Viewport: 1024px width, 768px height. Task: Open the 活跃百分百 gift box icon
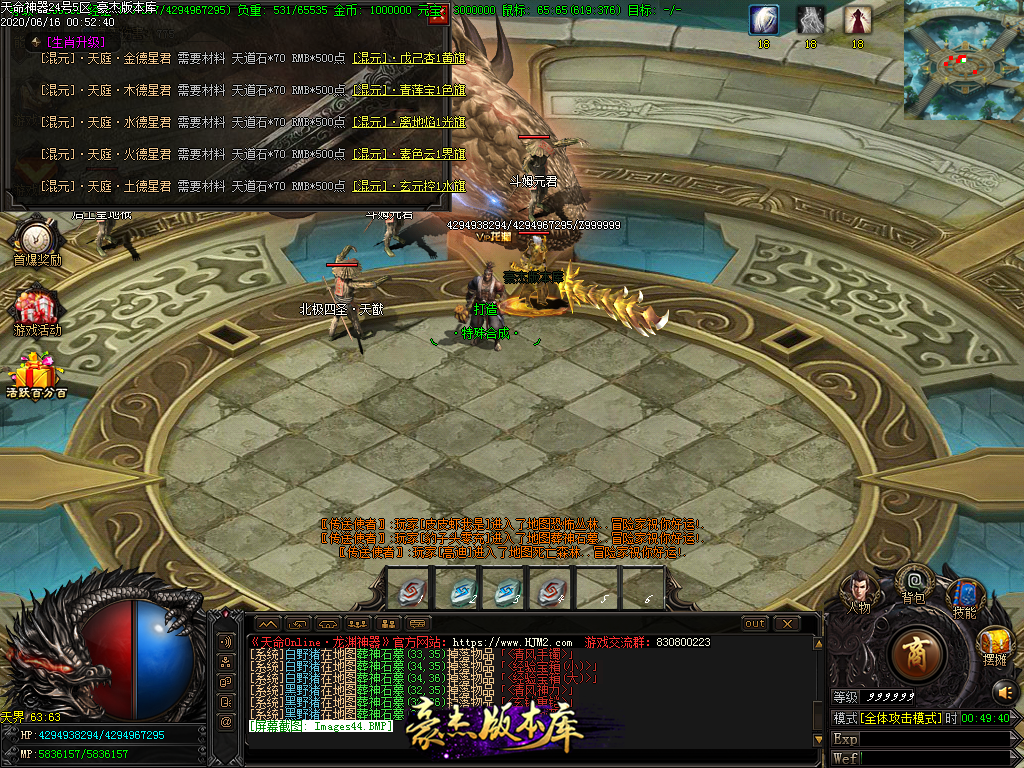[x=36, y=372]
